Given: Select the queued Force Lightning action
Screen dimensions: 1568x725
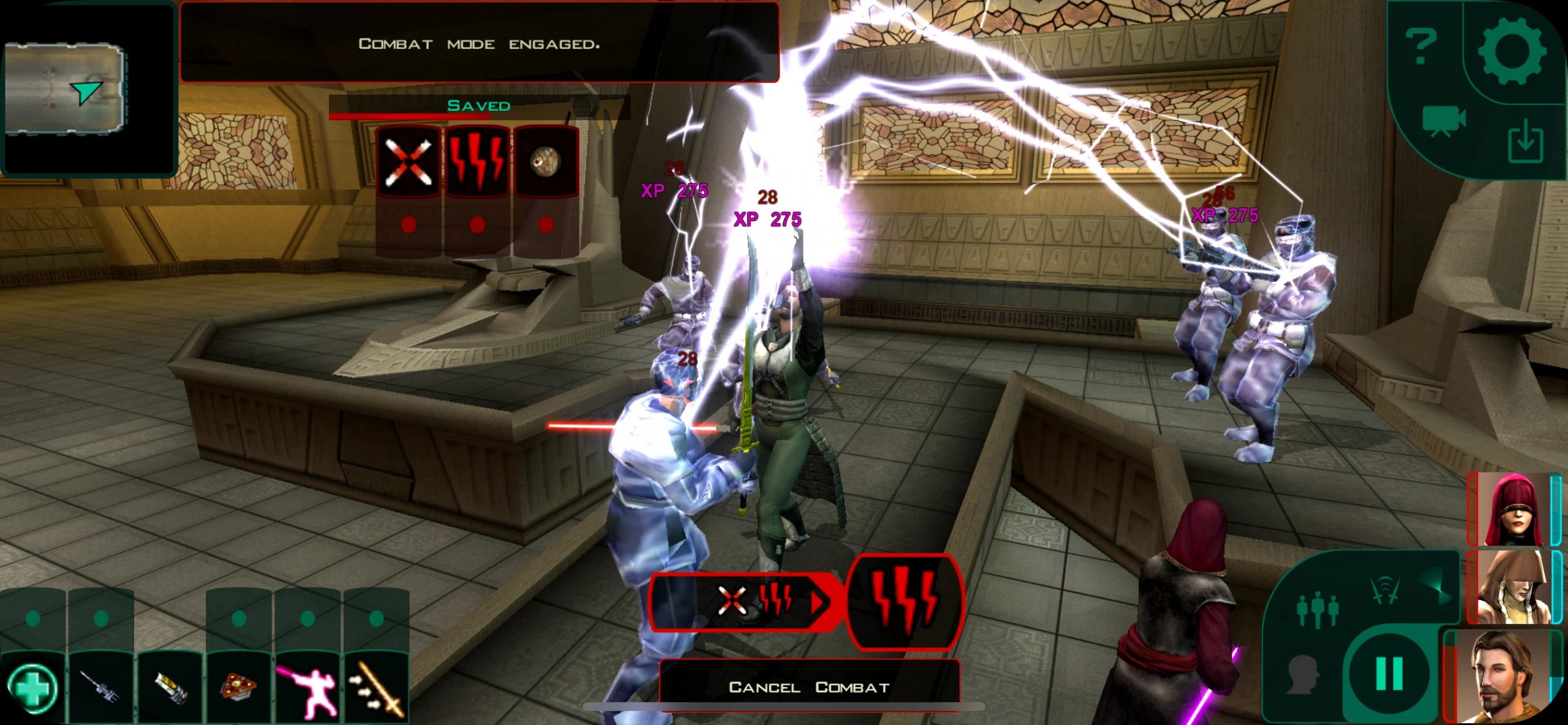Looking at the screenshot, I should point(903,601).
